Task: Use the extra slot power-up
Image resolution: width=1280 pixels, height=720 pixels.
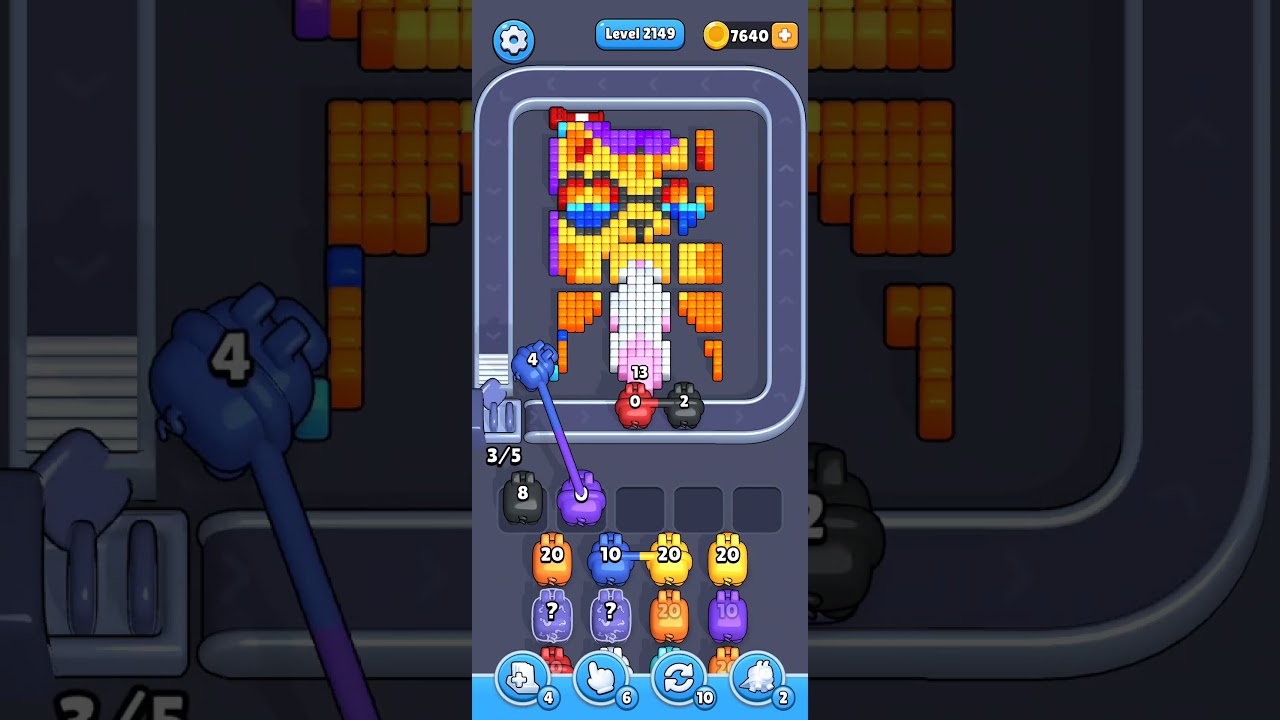Action: pos(520,678)
